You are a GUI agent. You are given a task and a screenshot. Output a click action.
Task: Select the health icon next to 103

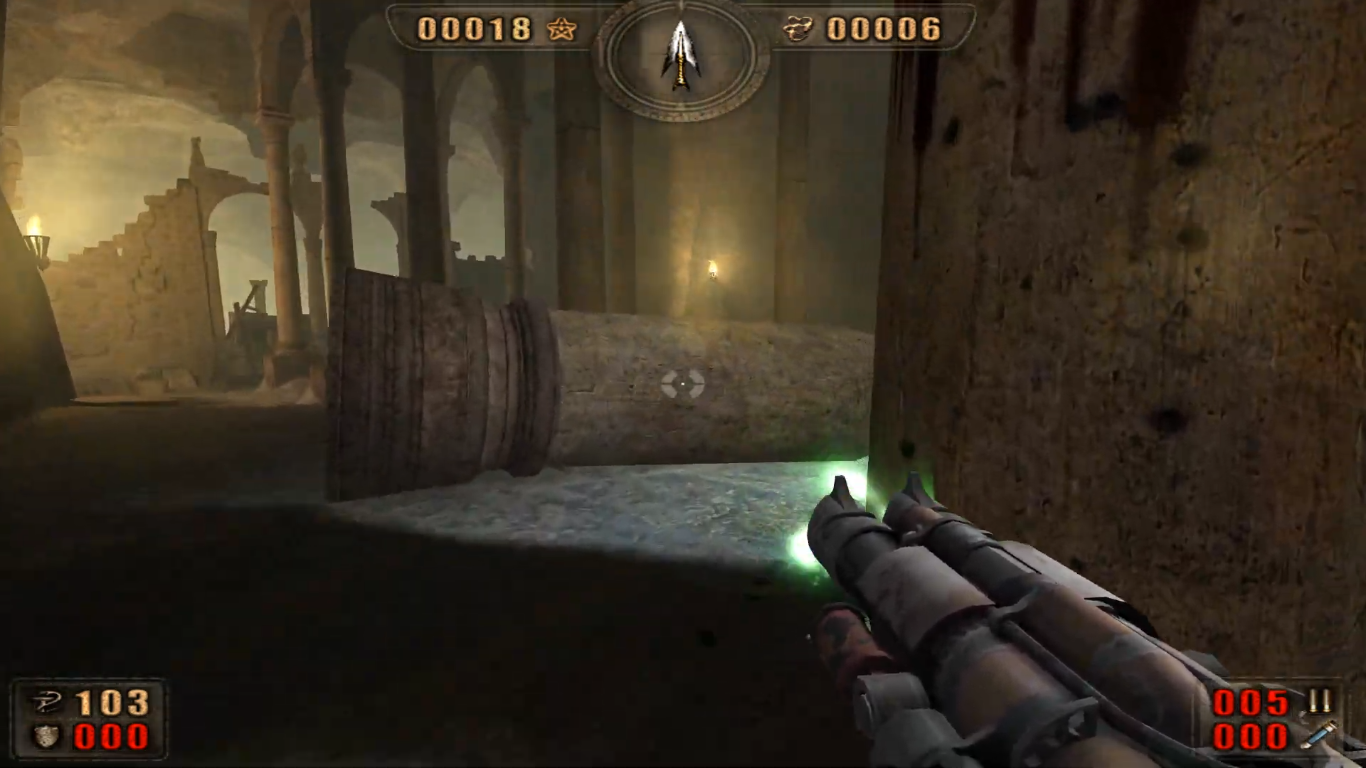coord(46,702)
